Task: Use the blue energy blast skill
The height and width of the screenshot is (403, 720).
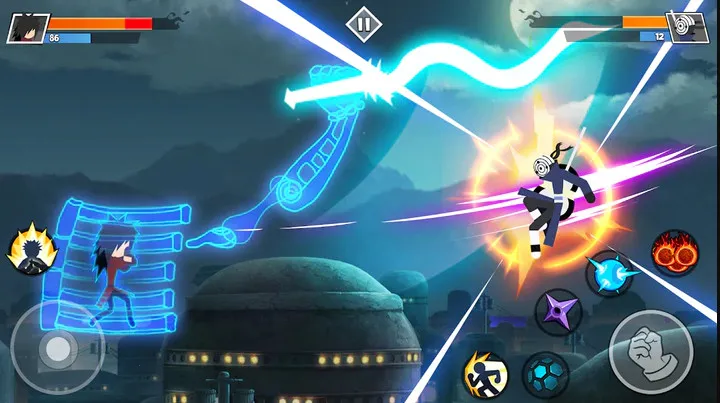Action: pos(608,274)
